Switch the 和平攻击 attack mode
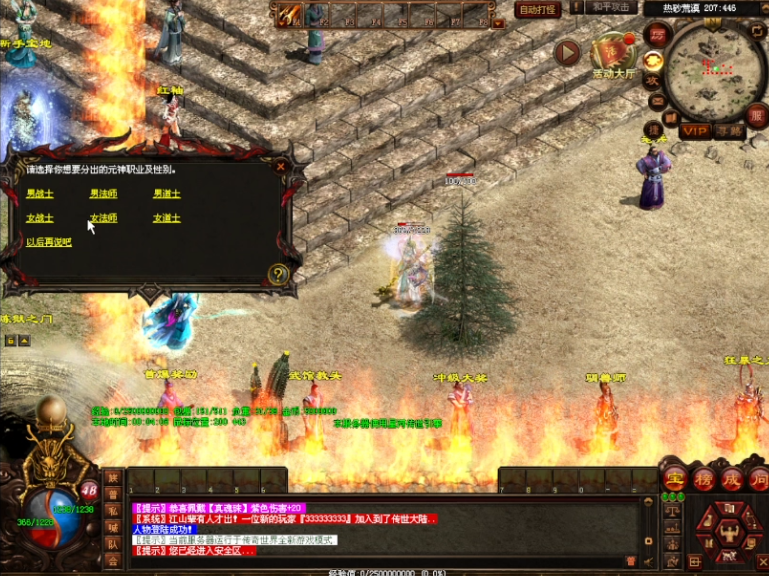This screenshot has width=769, height=576. pos(612,7)
